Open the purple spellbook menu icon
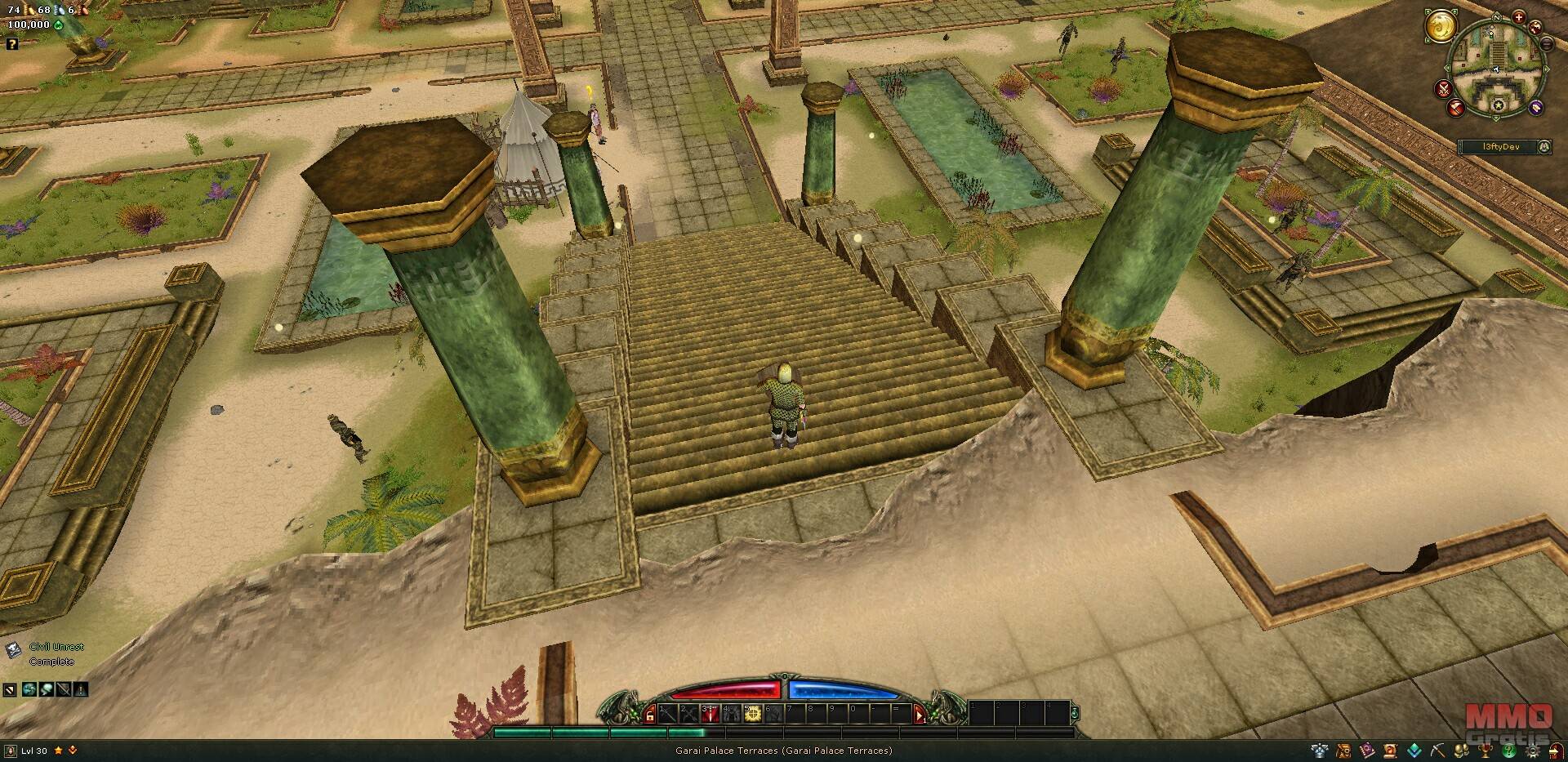 1366,751
